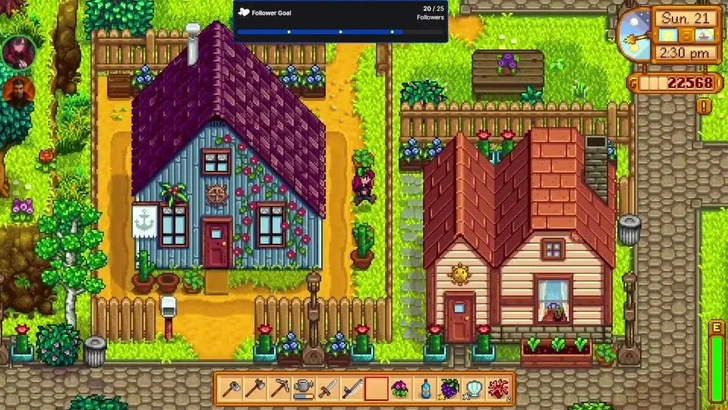This screenshot has height=410, width=728.
Task: Select the grapes slot
Action: click(x=449, y=388)
